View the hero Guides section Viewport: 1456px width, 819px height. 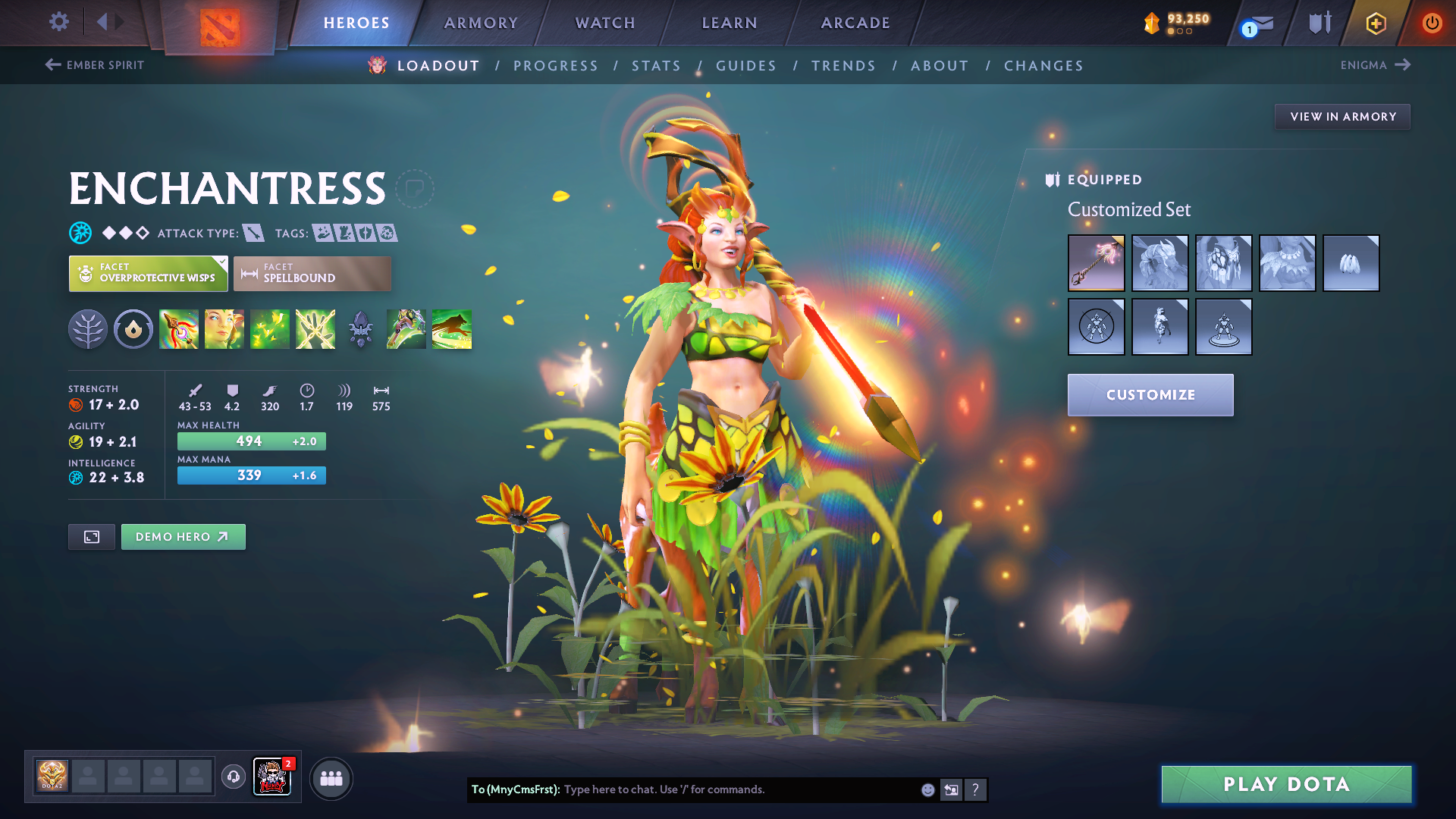point(746,66)
